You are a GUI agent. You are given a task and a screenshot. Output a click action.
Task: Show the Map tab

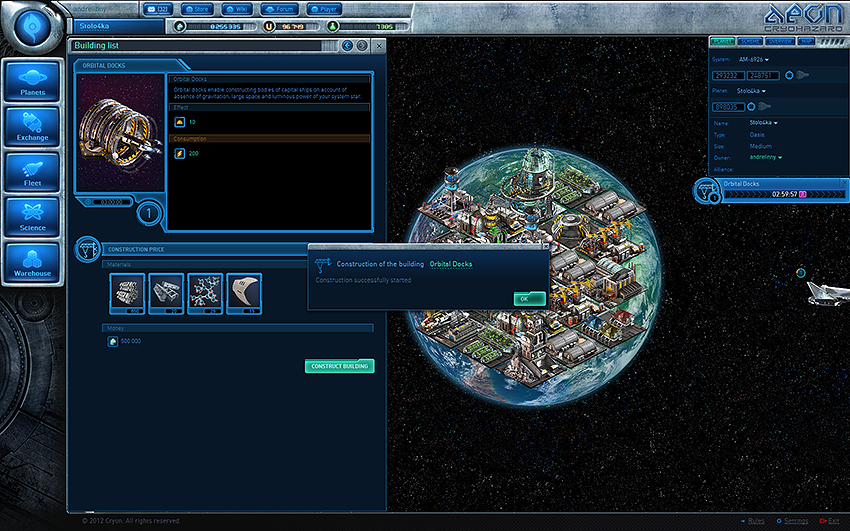click(804, 42)
